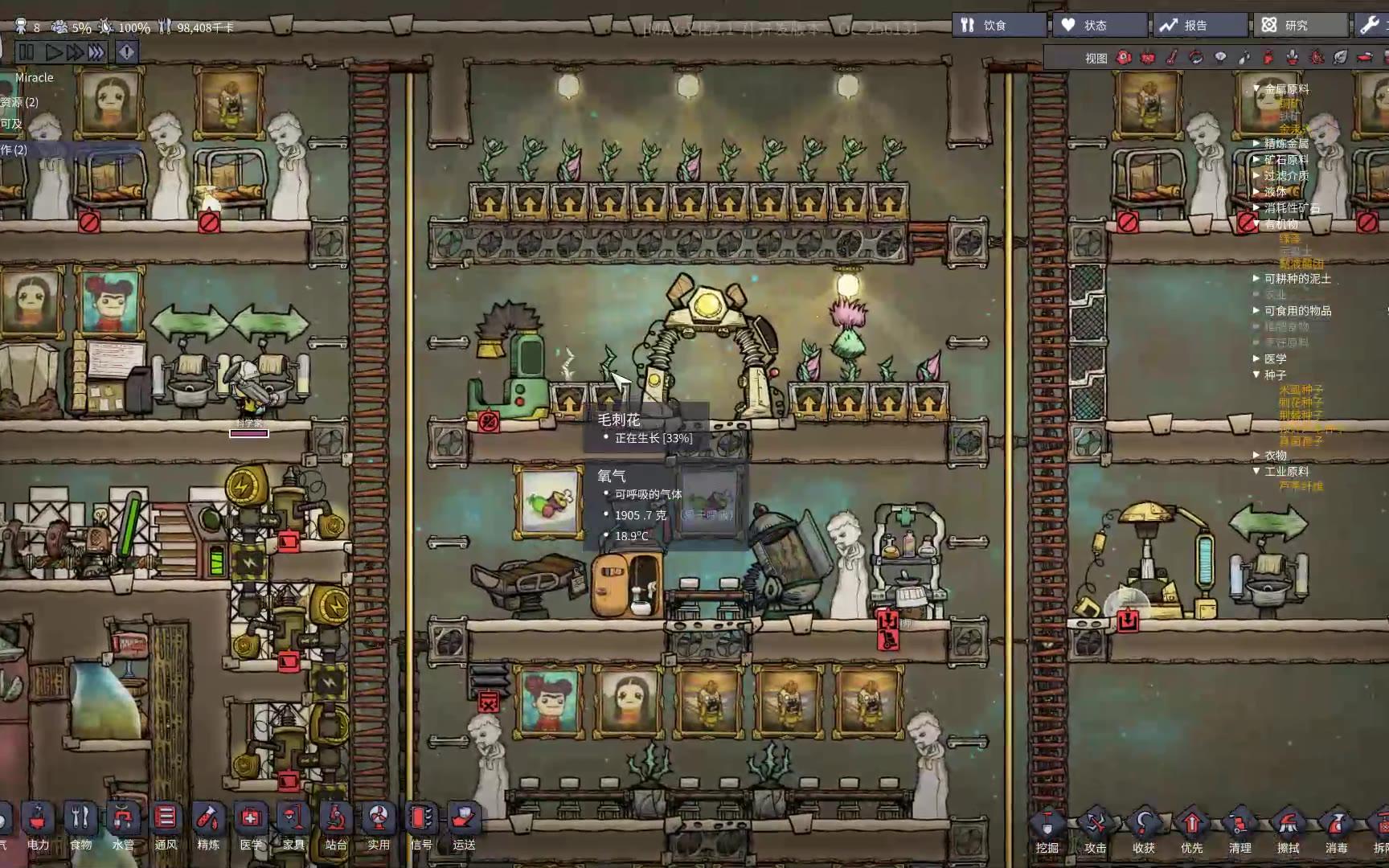This screenshot has width=1389, height=868.
Task: Open the 电力 power build category
Action: [x=38, y=825]
